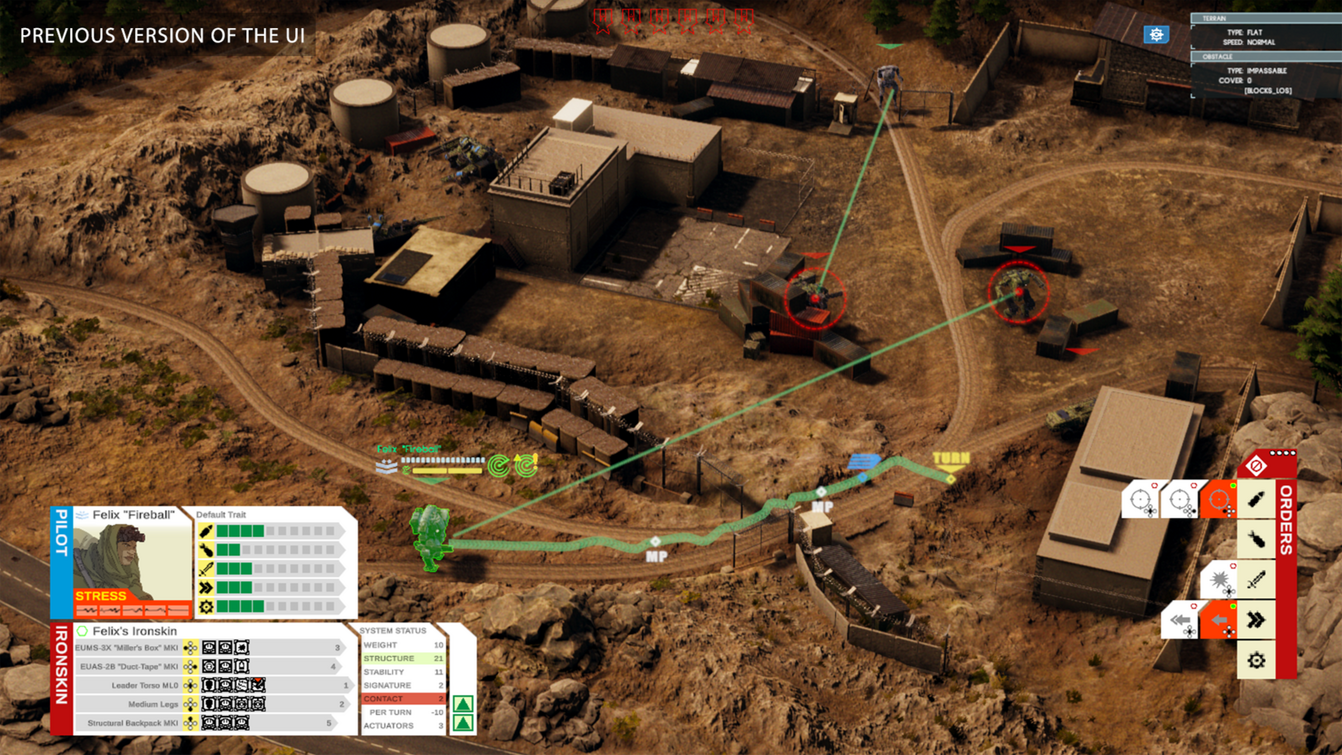This screenshot has width=1342, height=755.
Task: Select the bullet order in the Orders panel
Action: (x=1256, y=499)
